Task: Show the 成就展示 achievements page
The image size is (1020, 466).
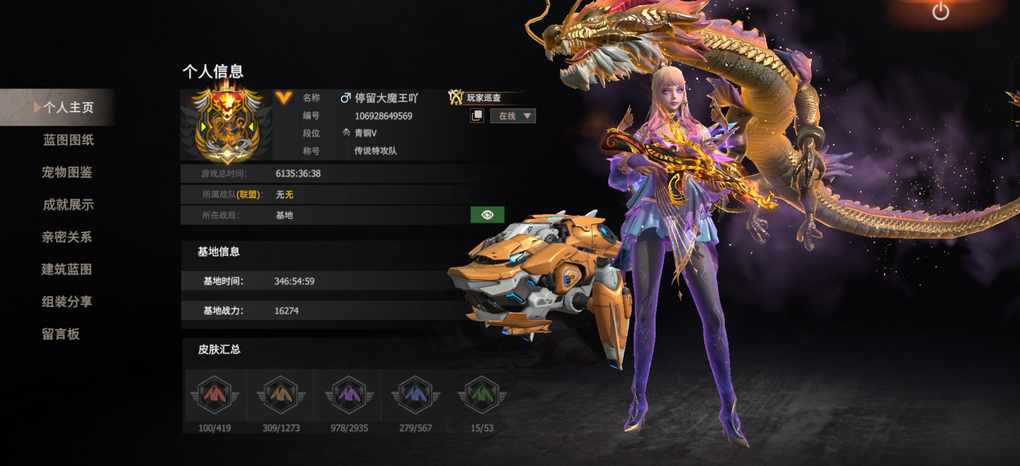Action: click(68, 205)
